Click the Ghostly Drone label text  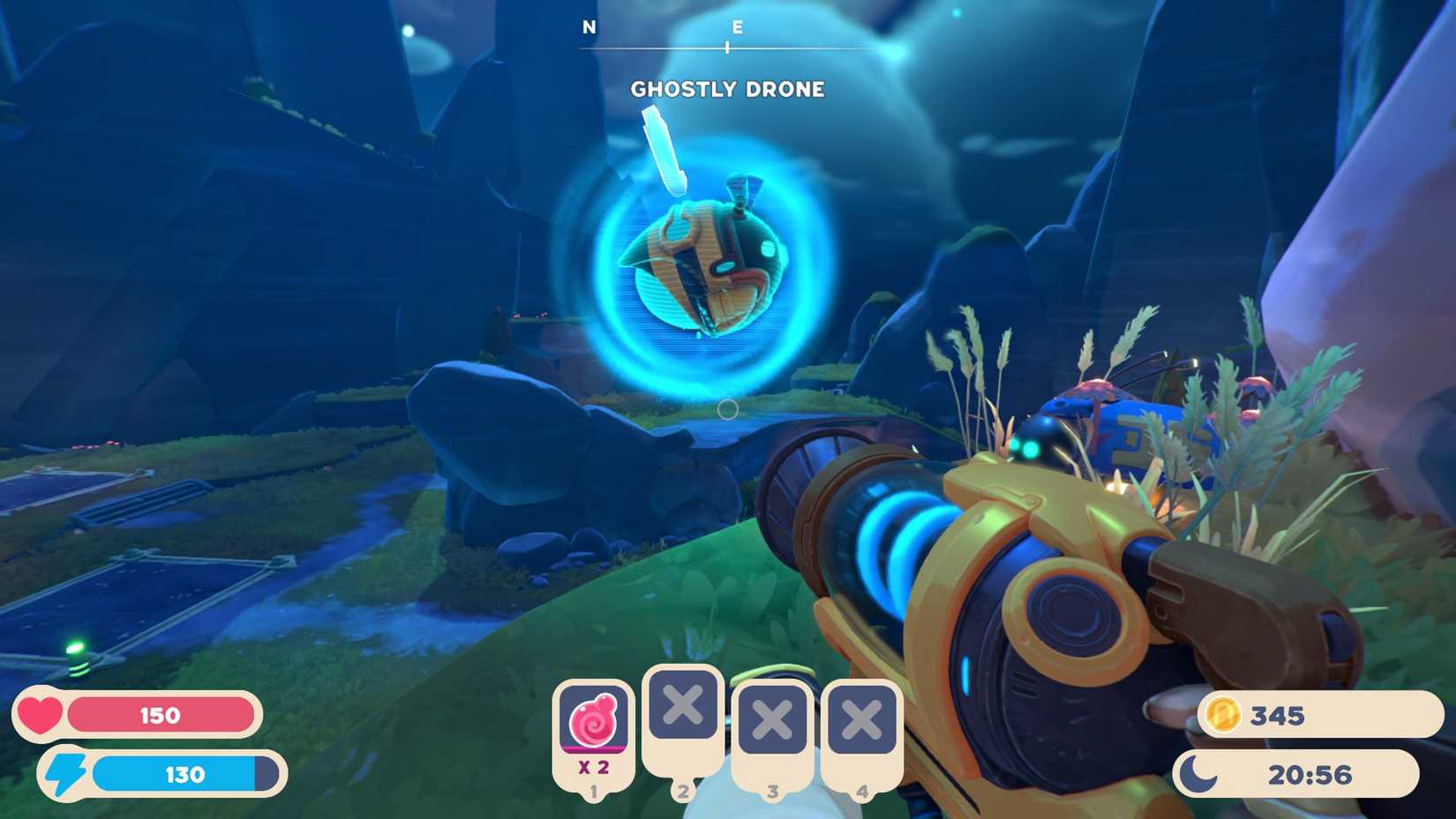point(727,89)
